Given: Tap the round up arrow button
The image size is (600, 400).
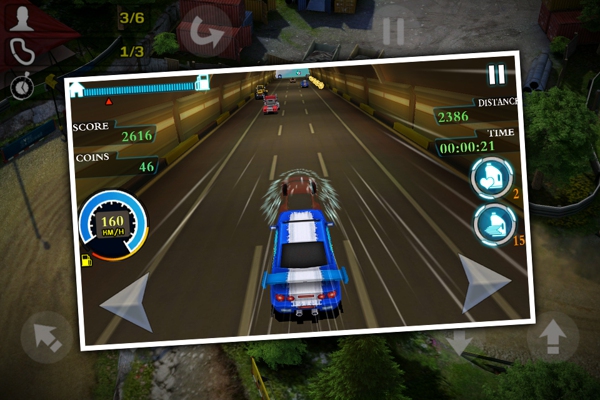Looking at the screenshot, I should tap(552, 339).
